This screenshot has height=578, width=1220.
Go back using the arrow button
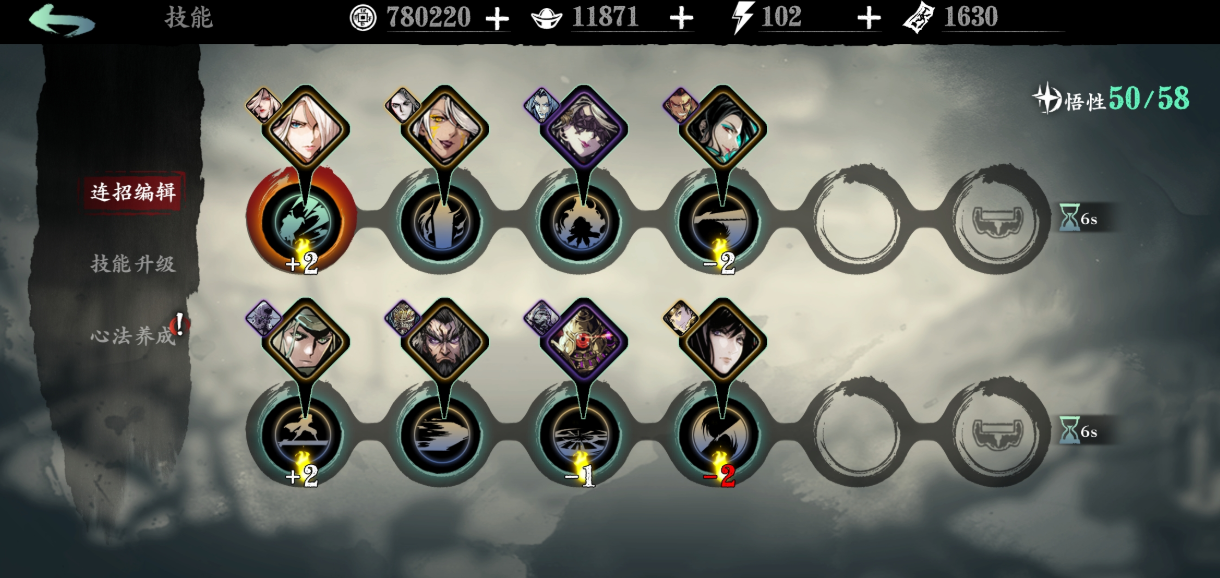[x=62, y=19]
